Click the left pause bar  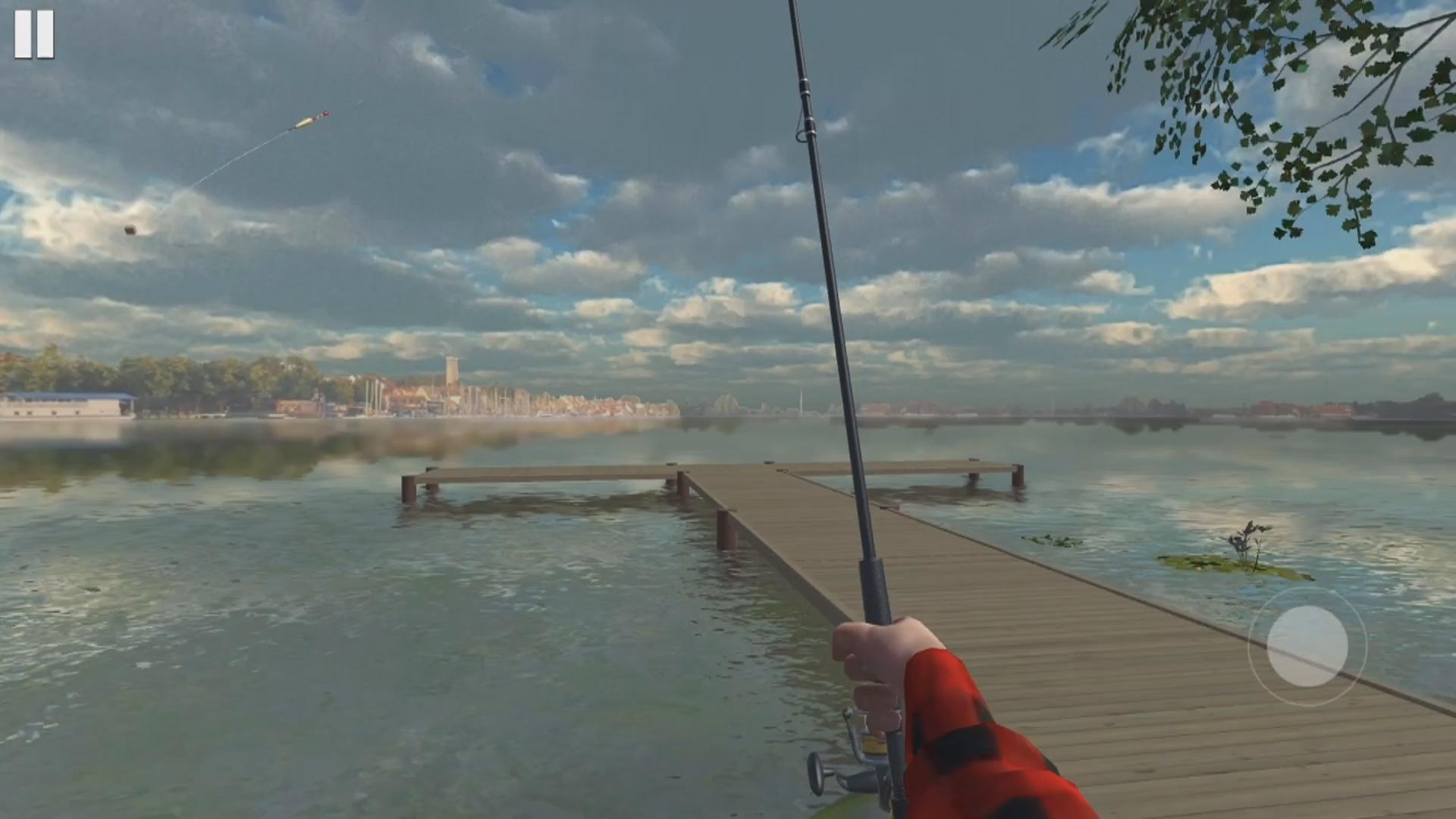[x=24, y=35]
